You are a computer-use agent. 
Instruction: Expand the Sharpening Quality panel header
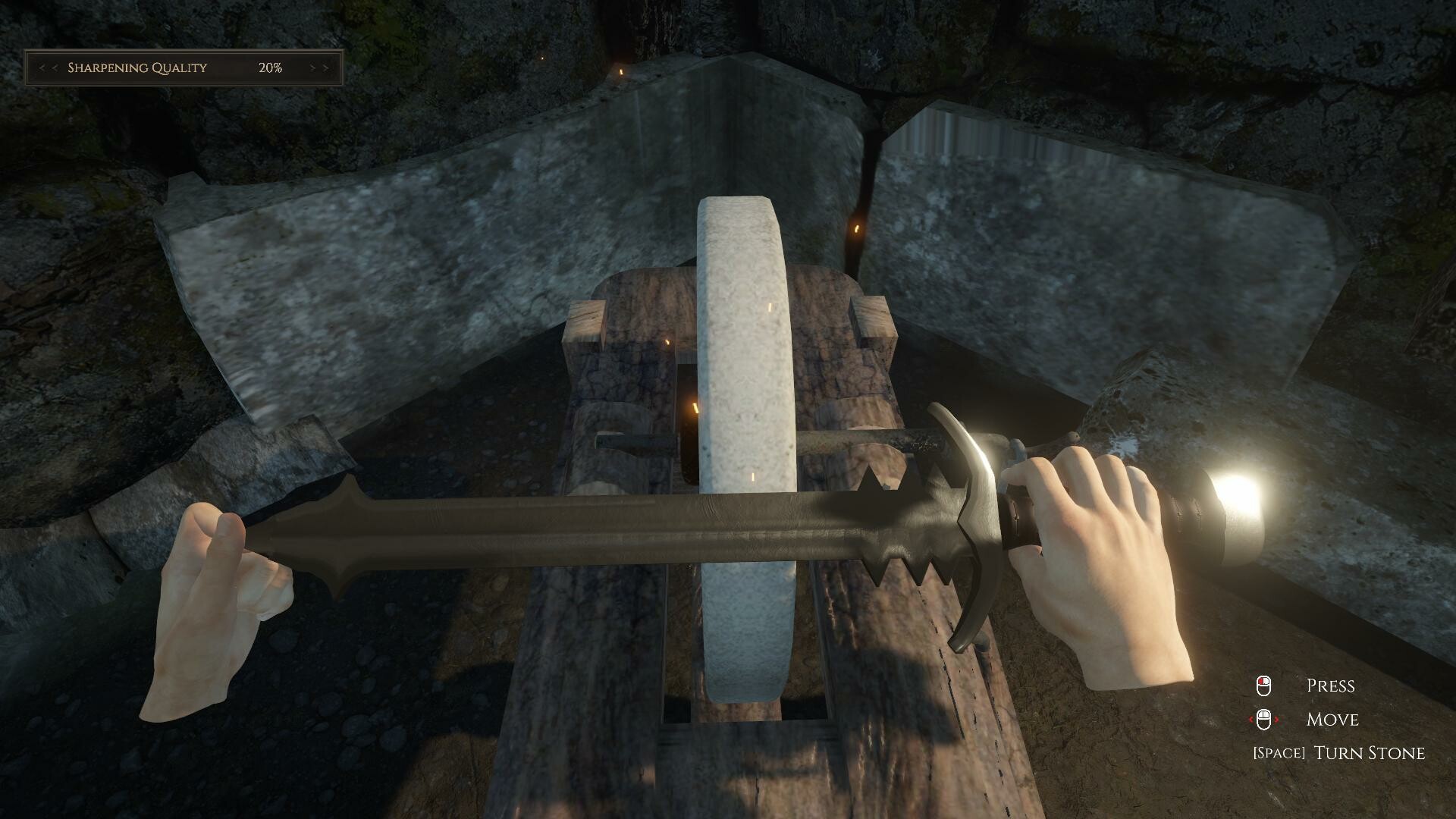[x=182, y=67]
